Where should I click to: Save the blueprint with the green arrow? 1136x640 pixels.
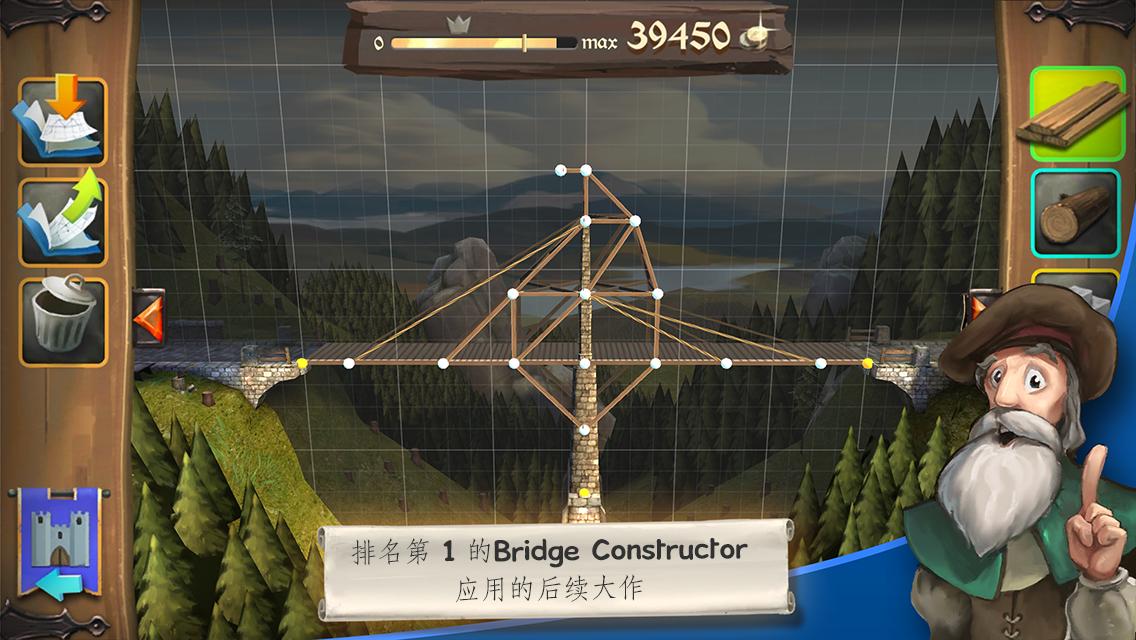(x=62, y=221)
